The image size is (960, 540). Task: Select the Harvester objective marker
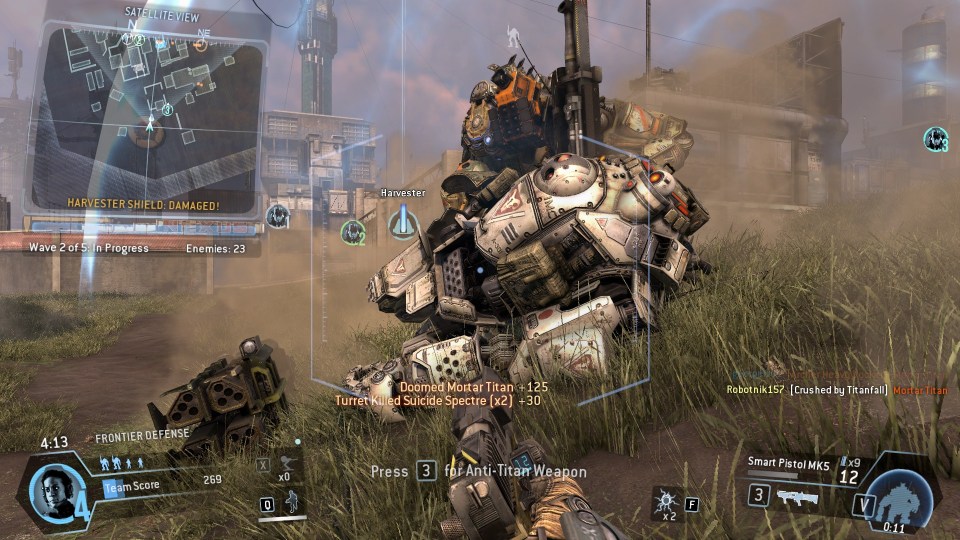[403, 222]
